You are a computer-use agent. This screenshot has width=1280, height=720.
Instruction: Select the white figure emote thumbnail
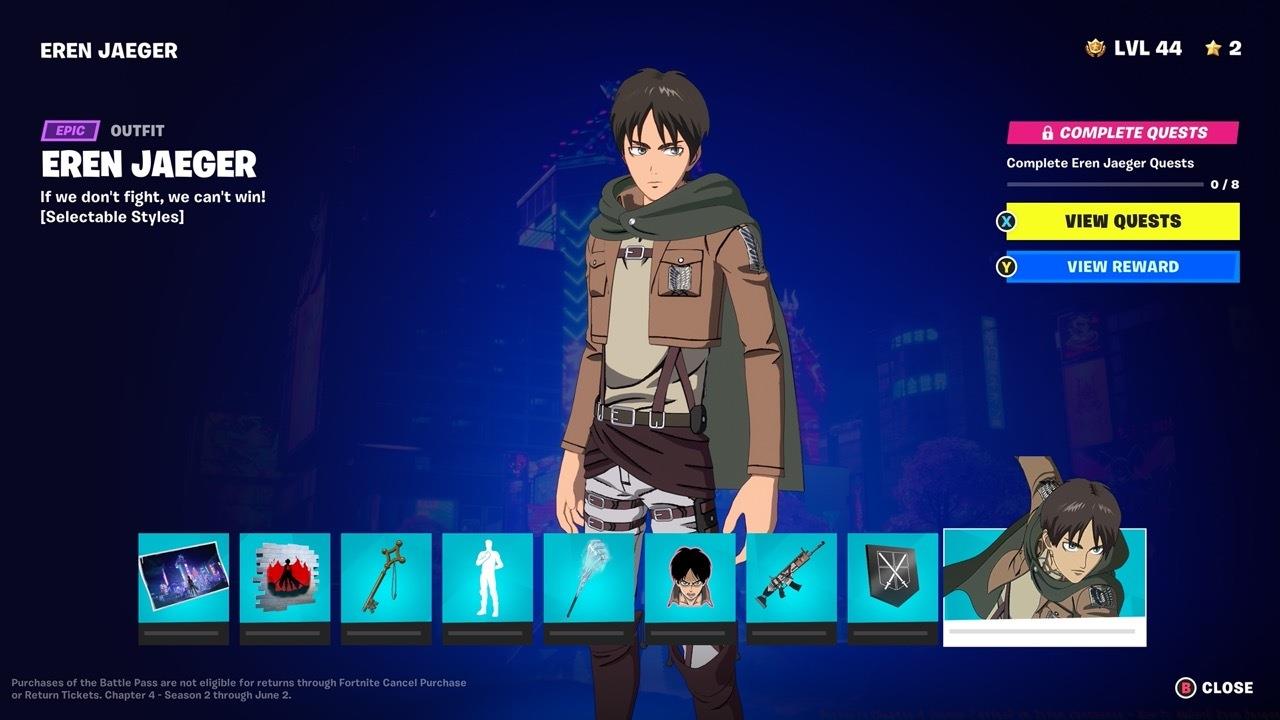point(489,580)
